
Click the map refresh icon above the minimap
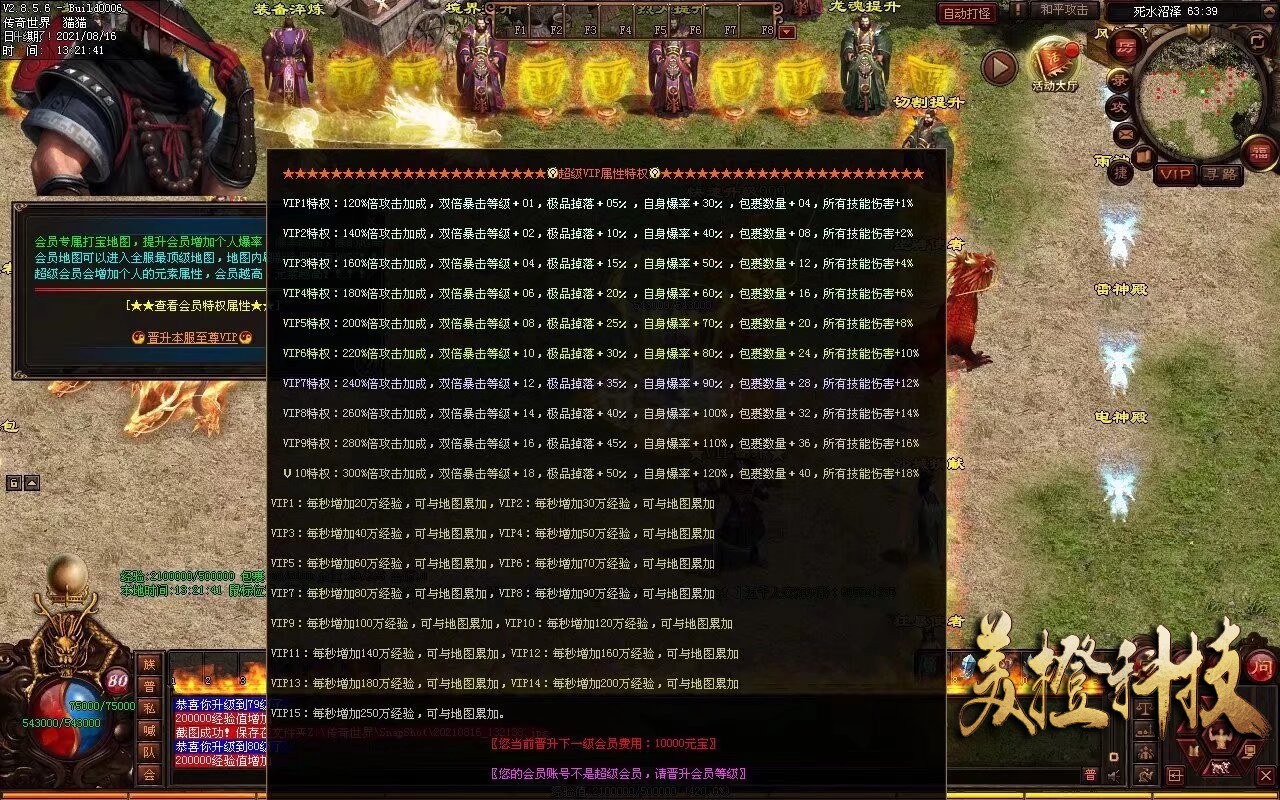coord(1257,44)
